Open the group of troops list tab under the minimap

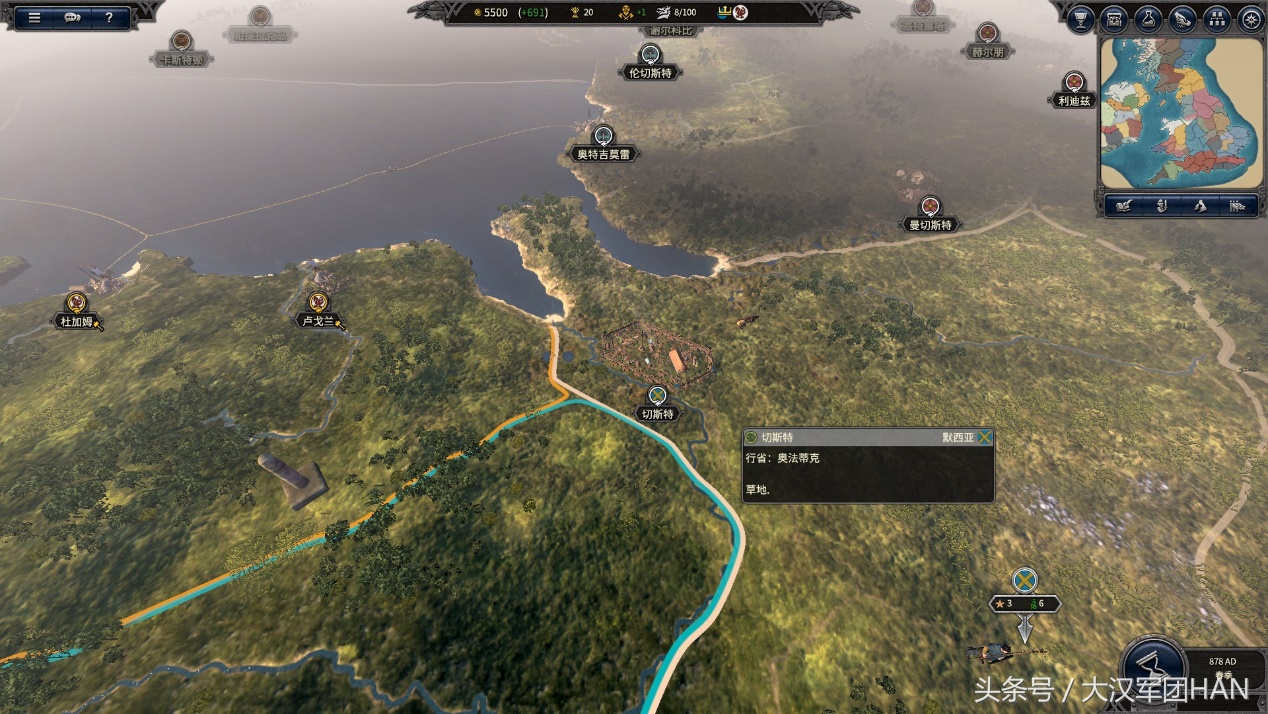pos(1238,205)
